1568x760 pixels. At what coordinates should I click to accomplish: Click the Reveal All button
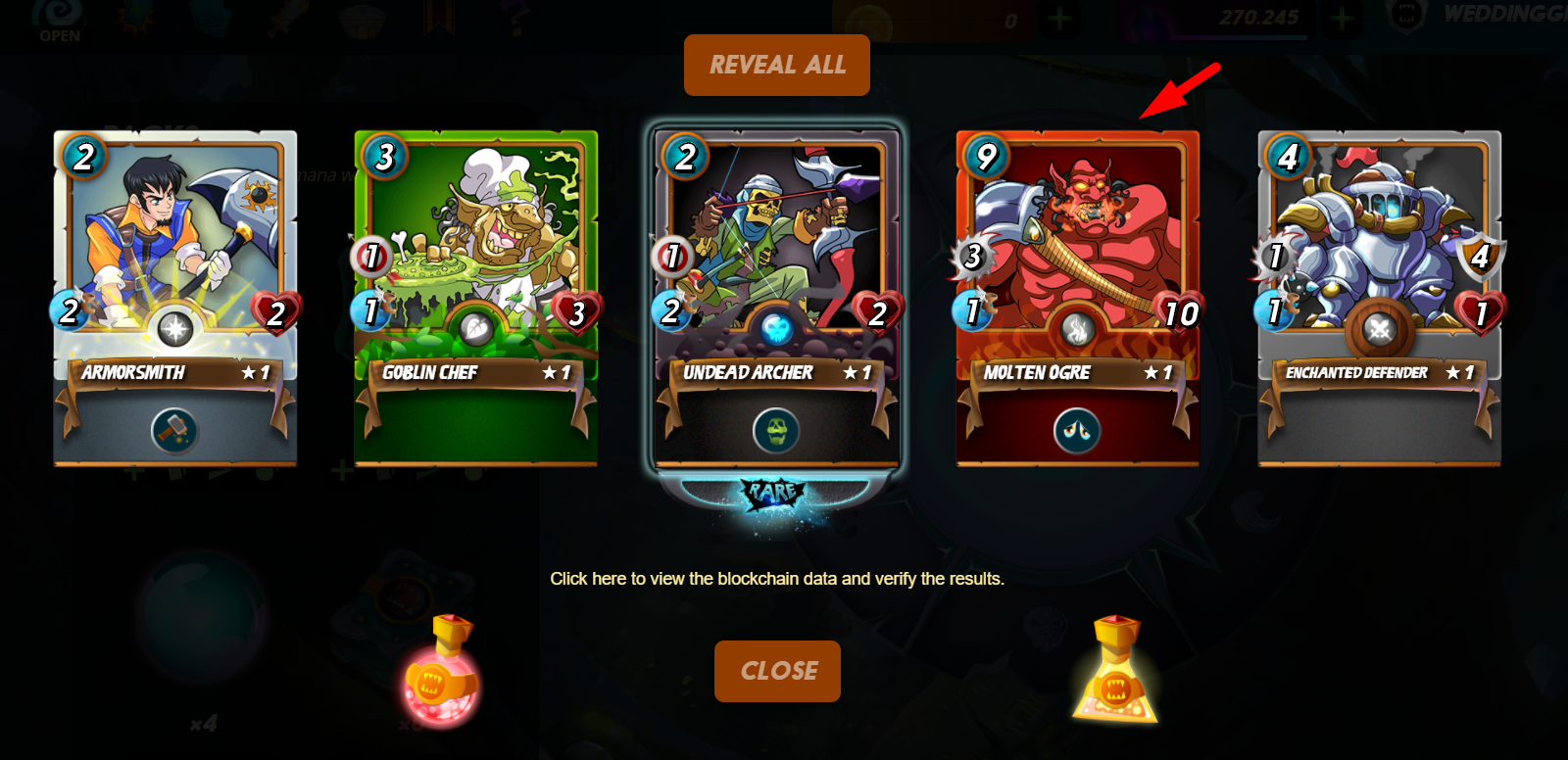(x=776, y=65)
